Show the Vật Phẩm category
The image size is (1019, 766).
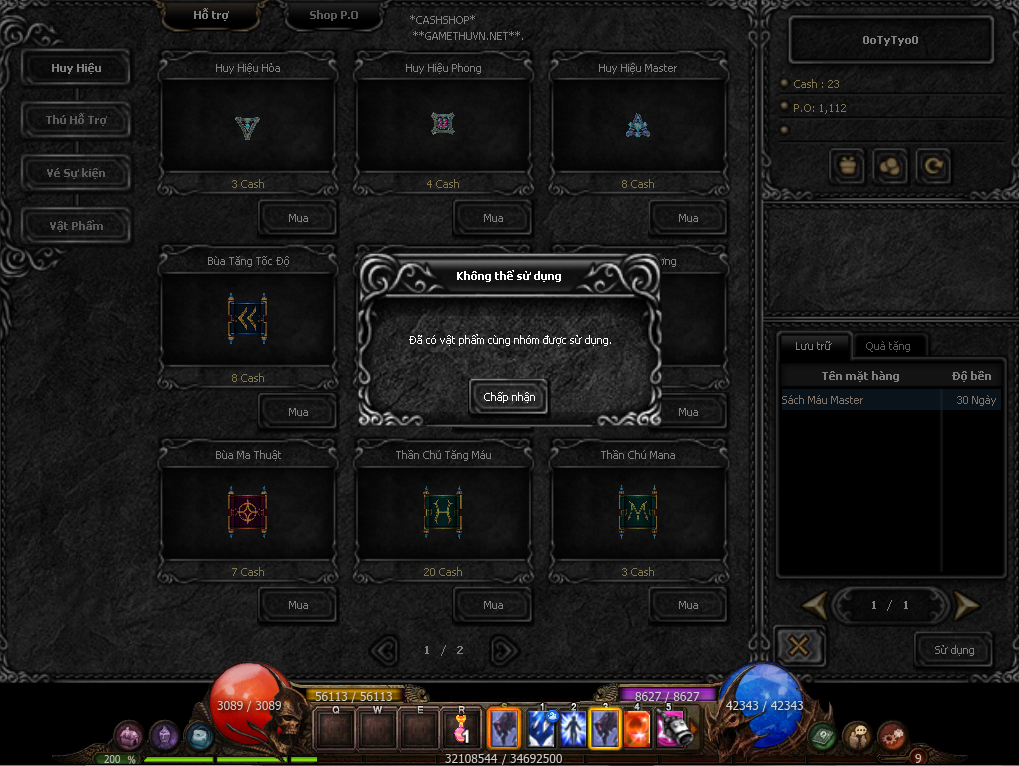[x=76, y=226]
